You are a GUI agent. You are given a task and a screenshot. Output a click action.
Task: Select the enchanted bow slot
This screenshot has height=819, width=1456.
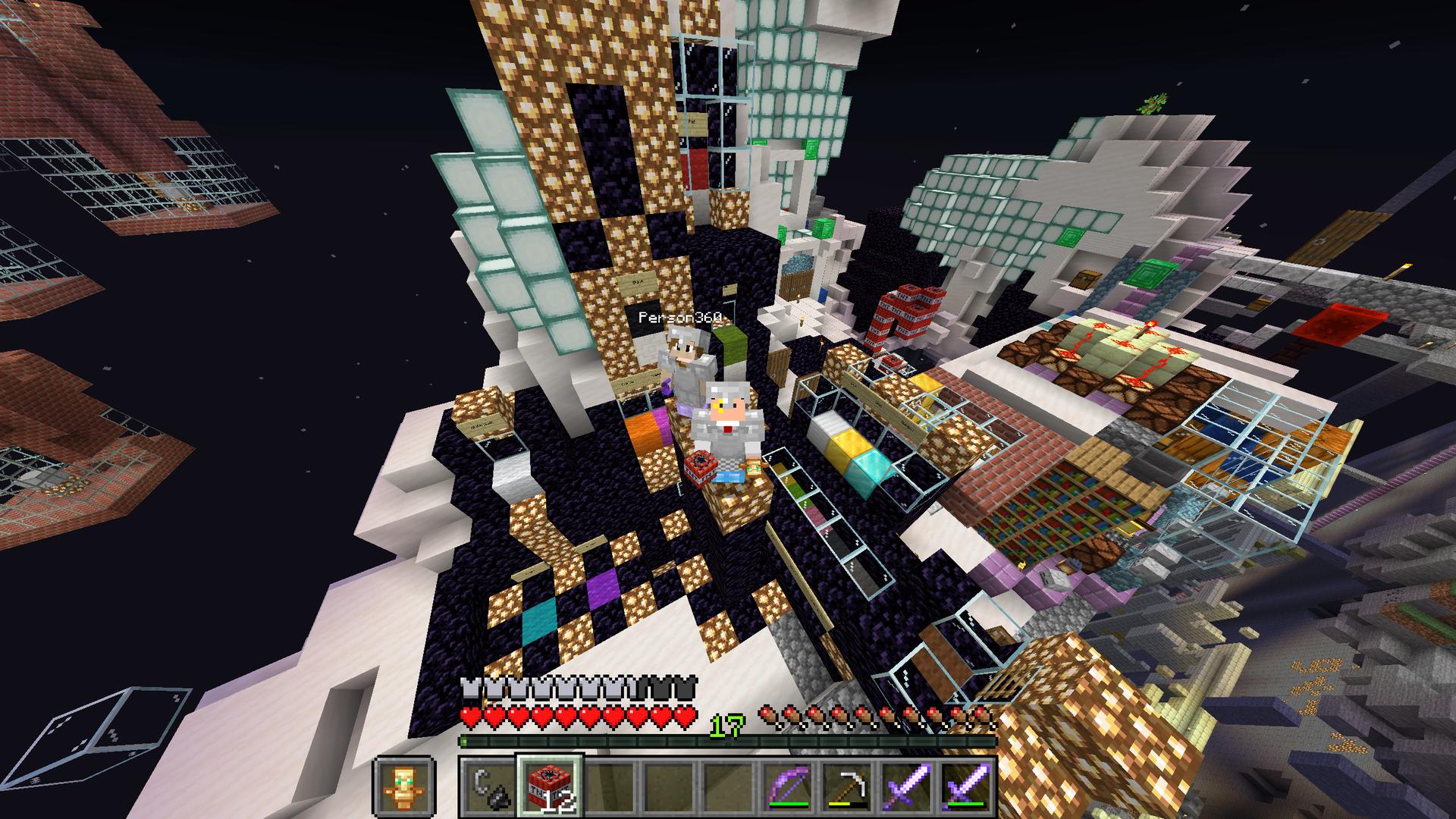(x=788, y=786)
